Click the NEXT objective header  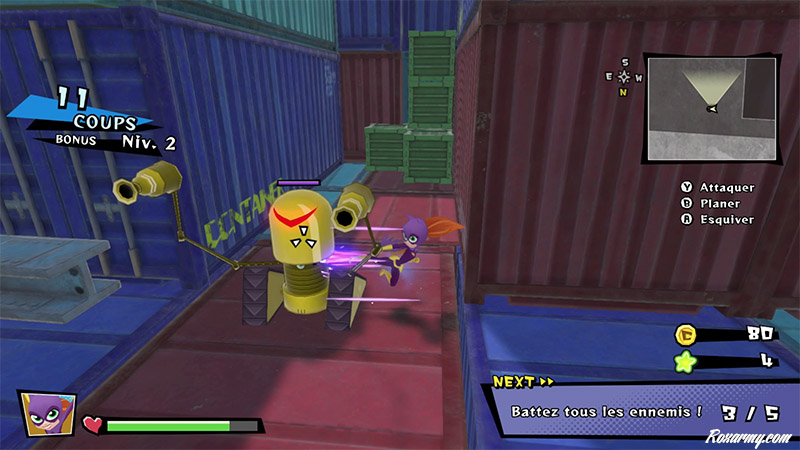click(x=523, y=381)
